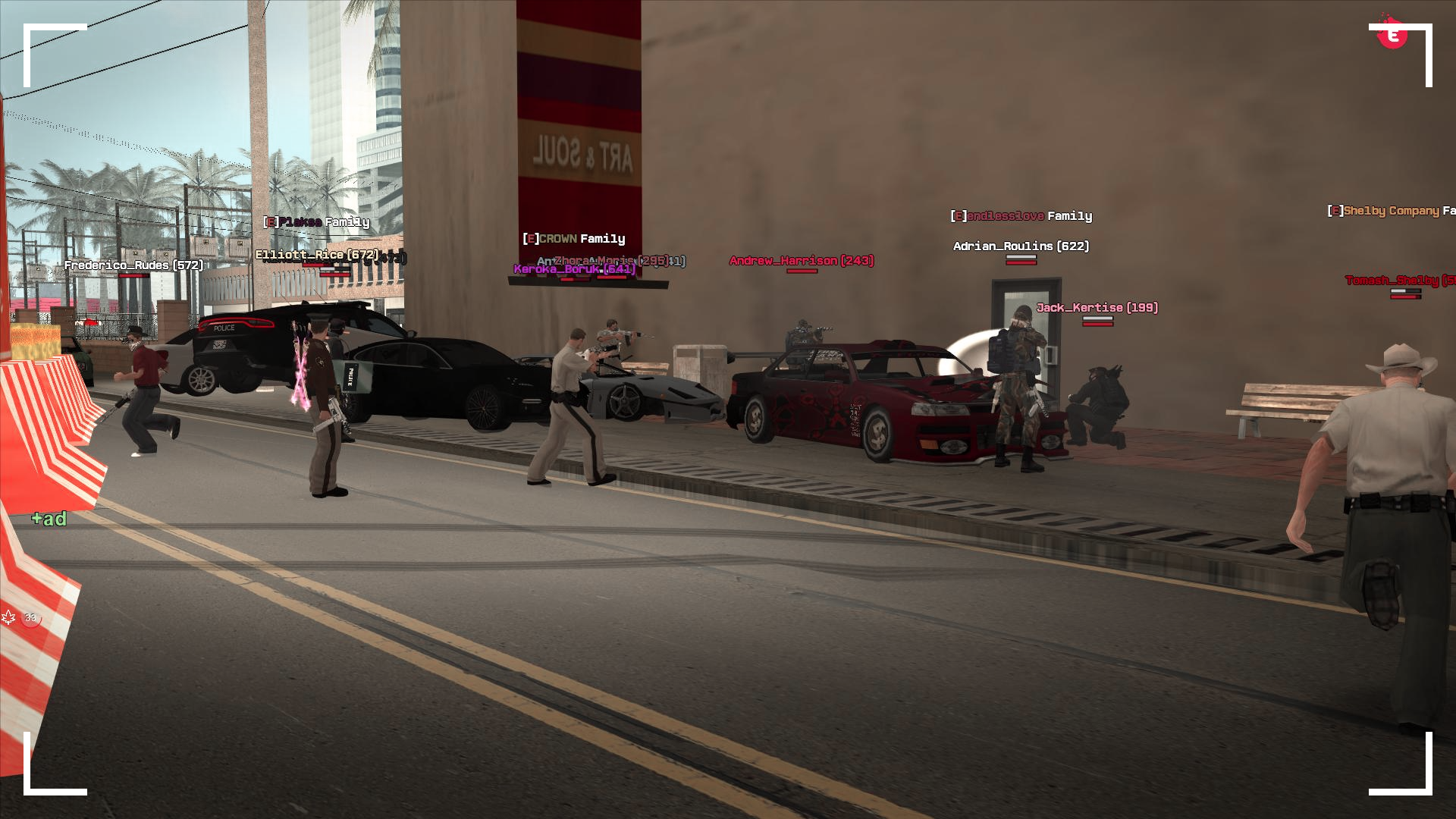This screenshot has width=1456, height=819.
Task: Click the green +ad label
Action: 49,519
